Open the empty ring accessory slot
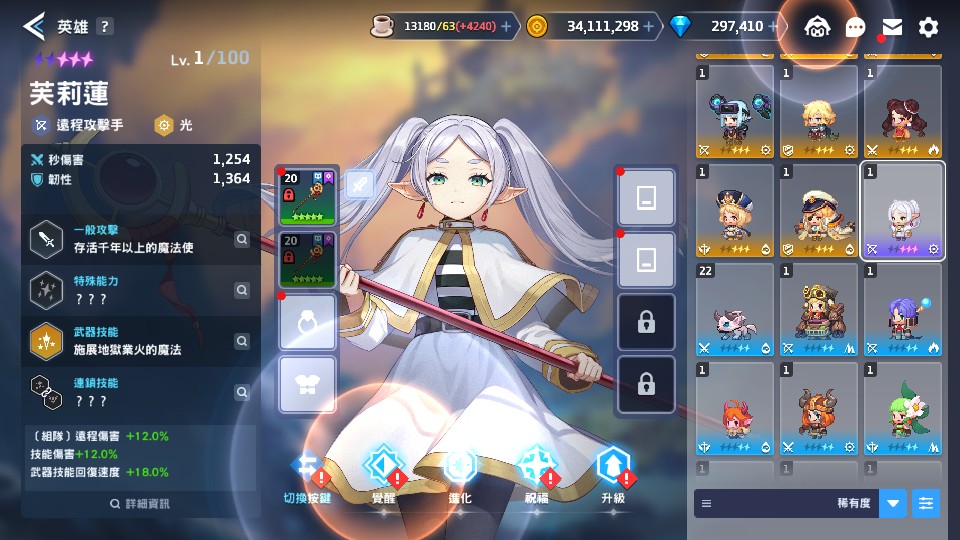The image size is (960, 540). (x=308, y=322)
